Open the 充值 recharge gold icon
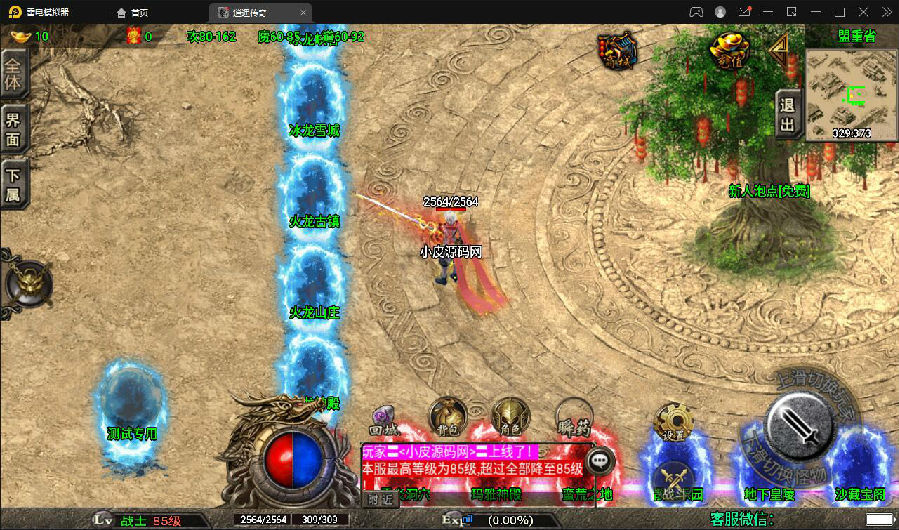The height and width of the screenshot is (530, 899). (x=729, y=48)
